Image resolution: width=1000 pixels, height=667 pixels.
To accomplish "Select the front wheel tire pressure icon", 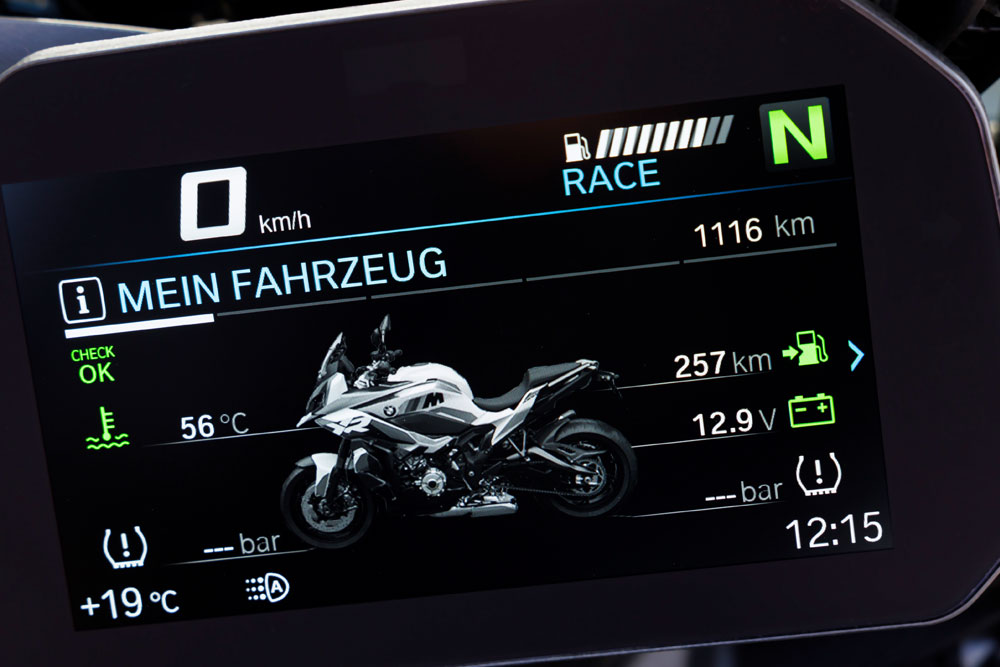I will coord(125,547).
